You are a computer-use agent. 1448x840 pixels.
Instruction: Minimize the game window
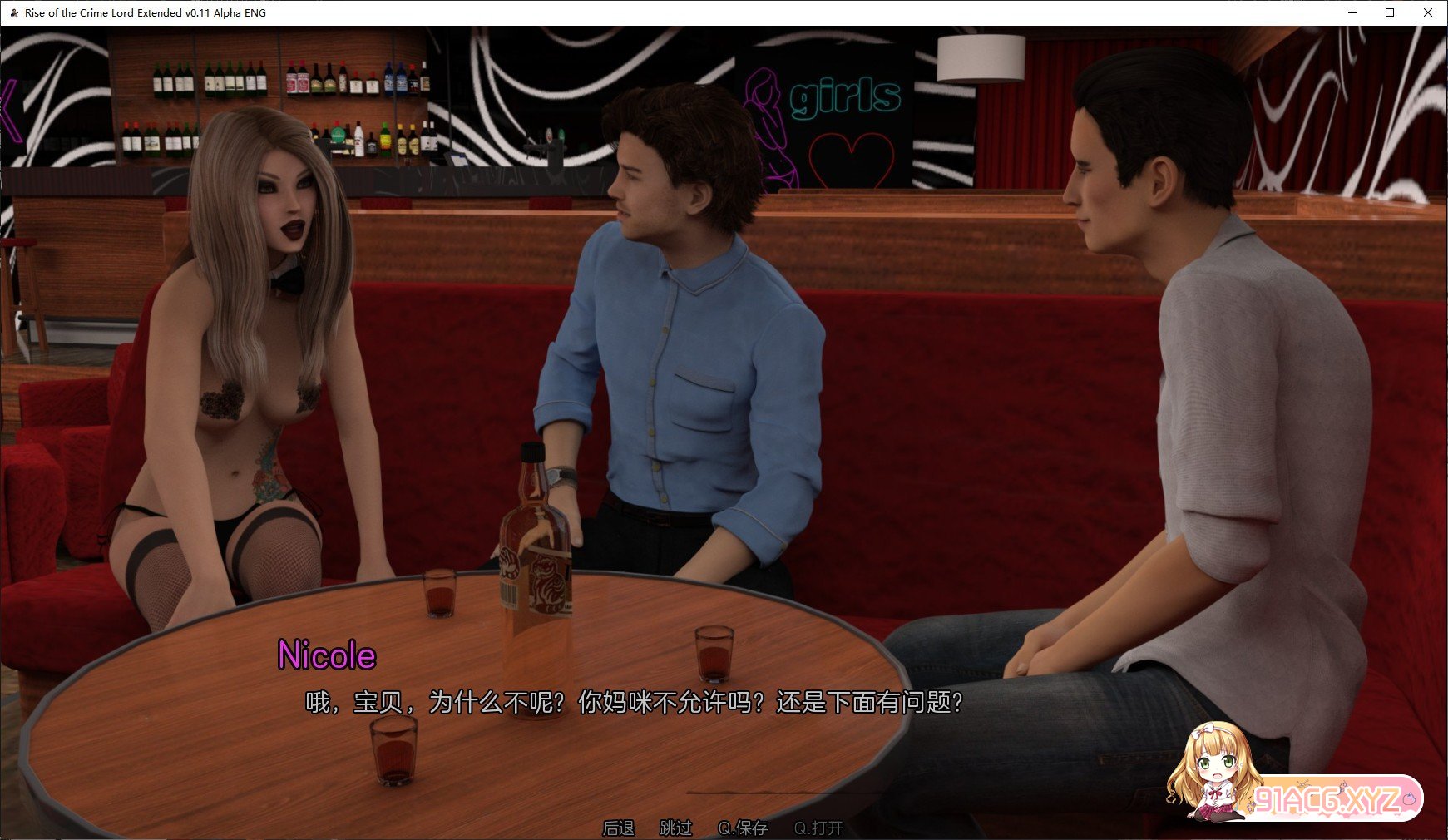(1352, 12)
